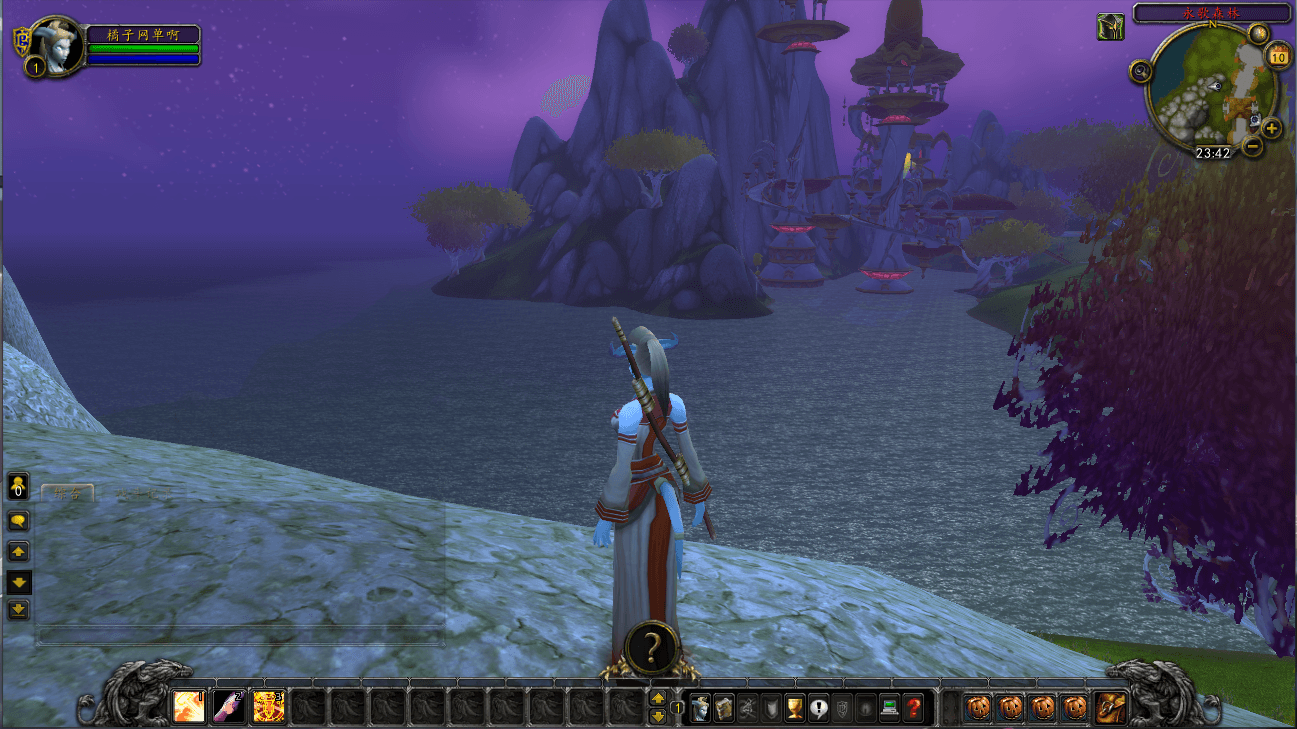Cast the fireball spell in action slot one
The width and height of the screenshot is (1297, 729).
tap(188, 707)
